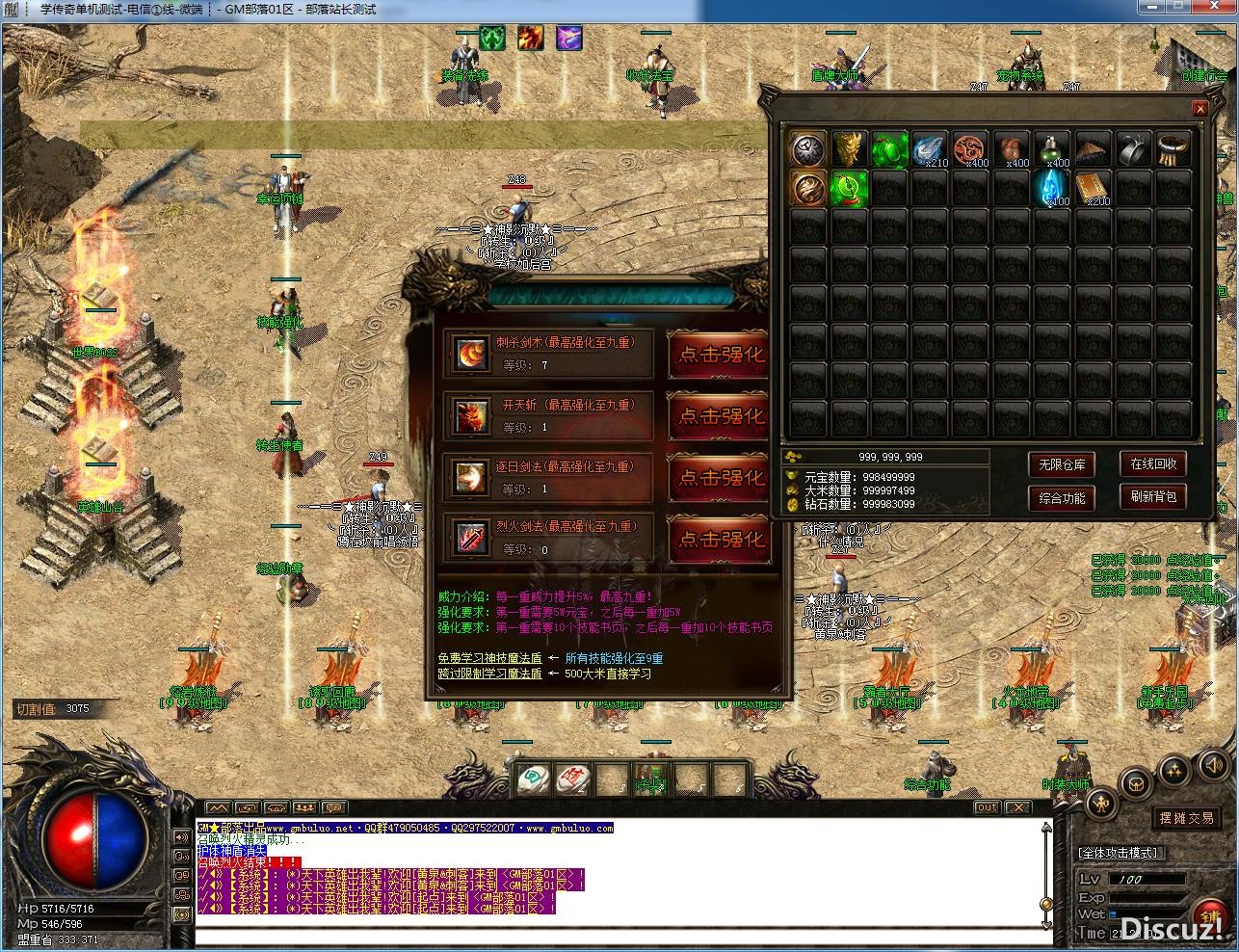Strengthen the 烈火剑法 skill
Viewport: 1239px width, 952px height.
(x=719, y=539)
